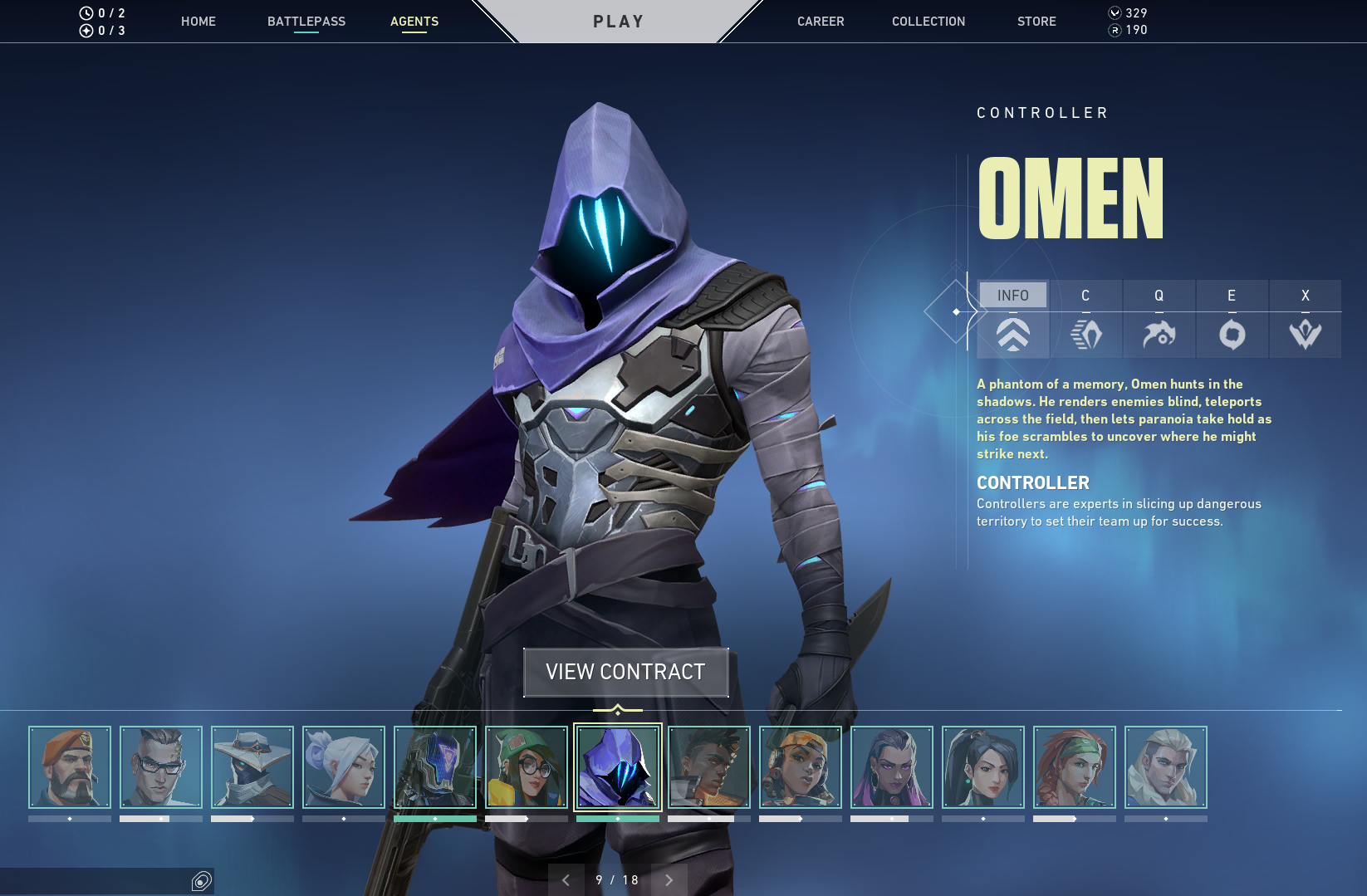Select the Killjoy agent portrait
The image size is (1367, 896).
tap(527, 767)
